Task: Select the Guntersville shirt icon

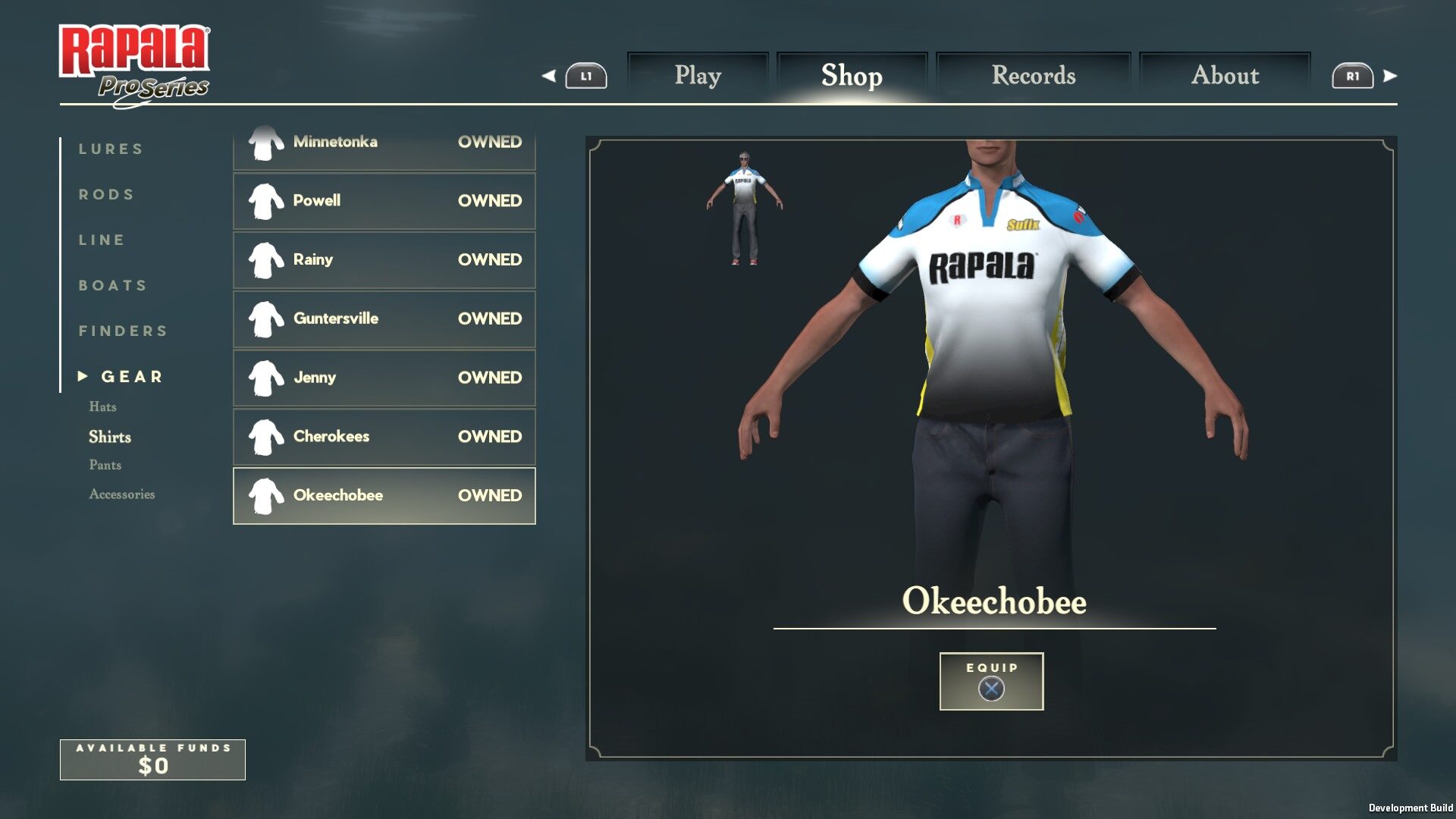Action: [x=265, y=318]
